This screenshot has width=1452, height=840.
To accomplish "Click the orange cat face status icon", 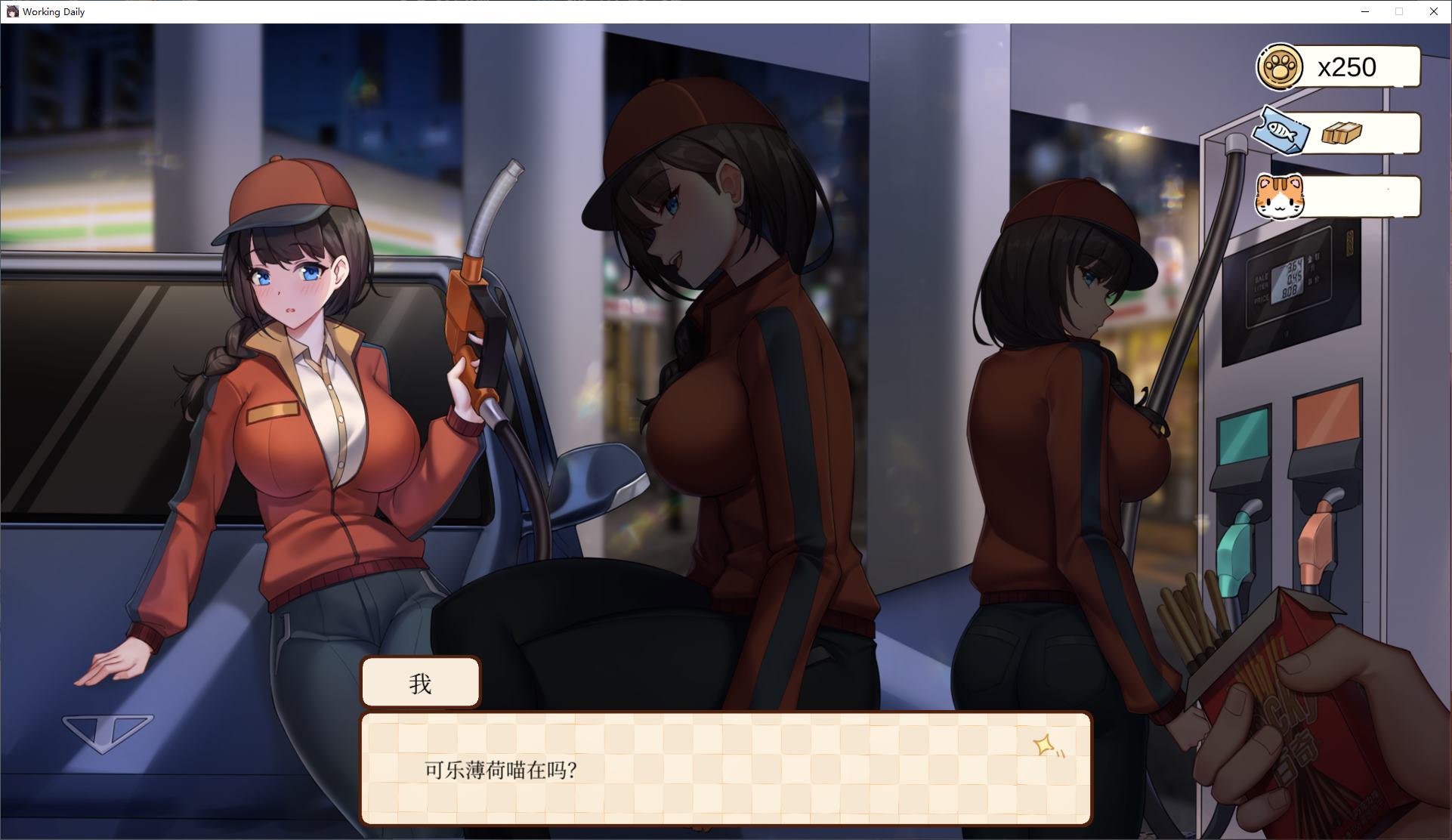I will [1281, 196].
